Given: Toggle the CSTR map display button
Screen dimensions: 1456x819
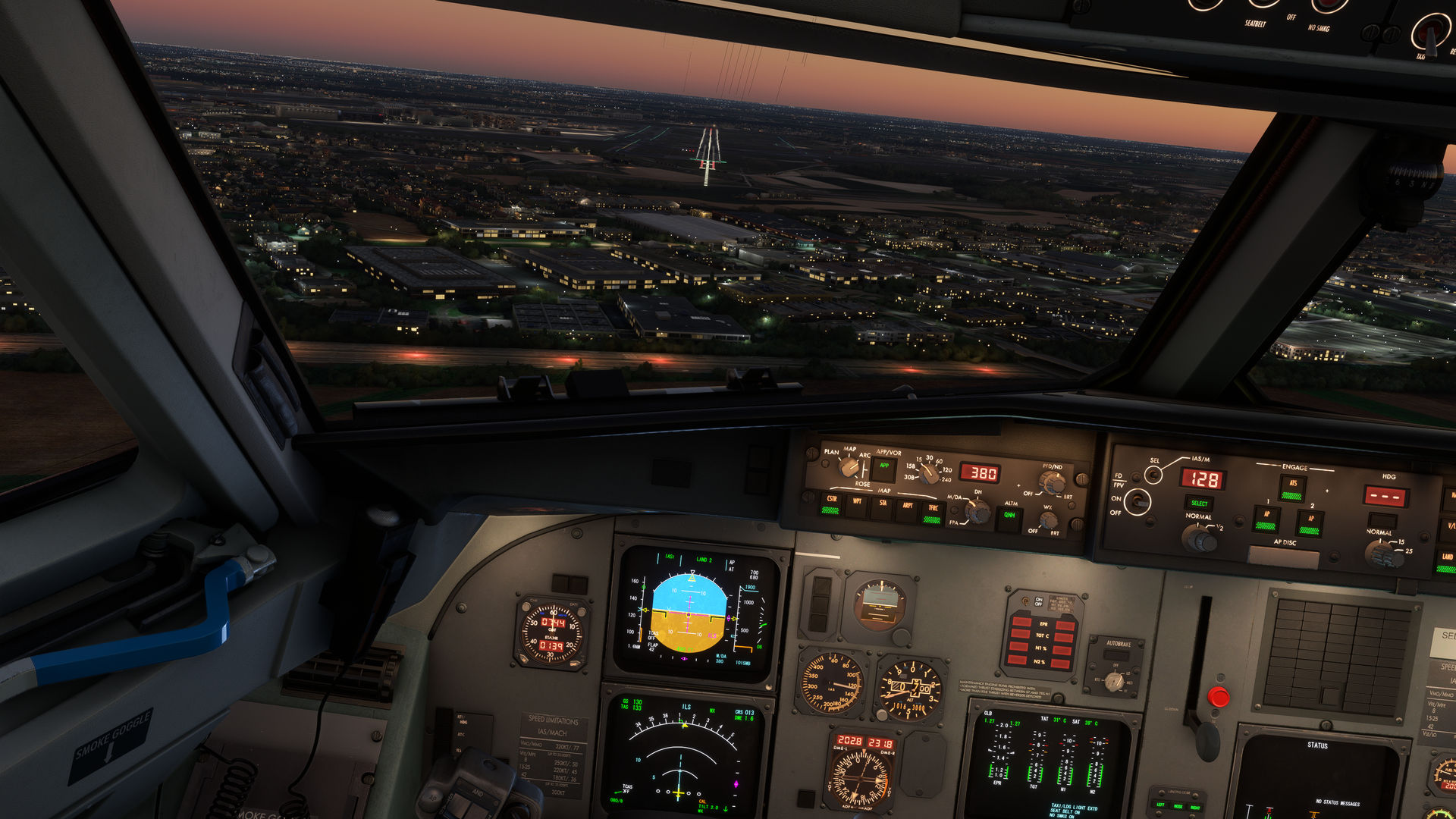Looking at the screenshot, I should 831,504.
